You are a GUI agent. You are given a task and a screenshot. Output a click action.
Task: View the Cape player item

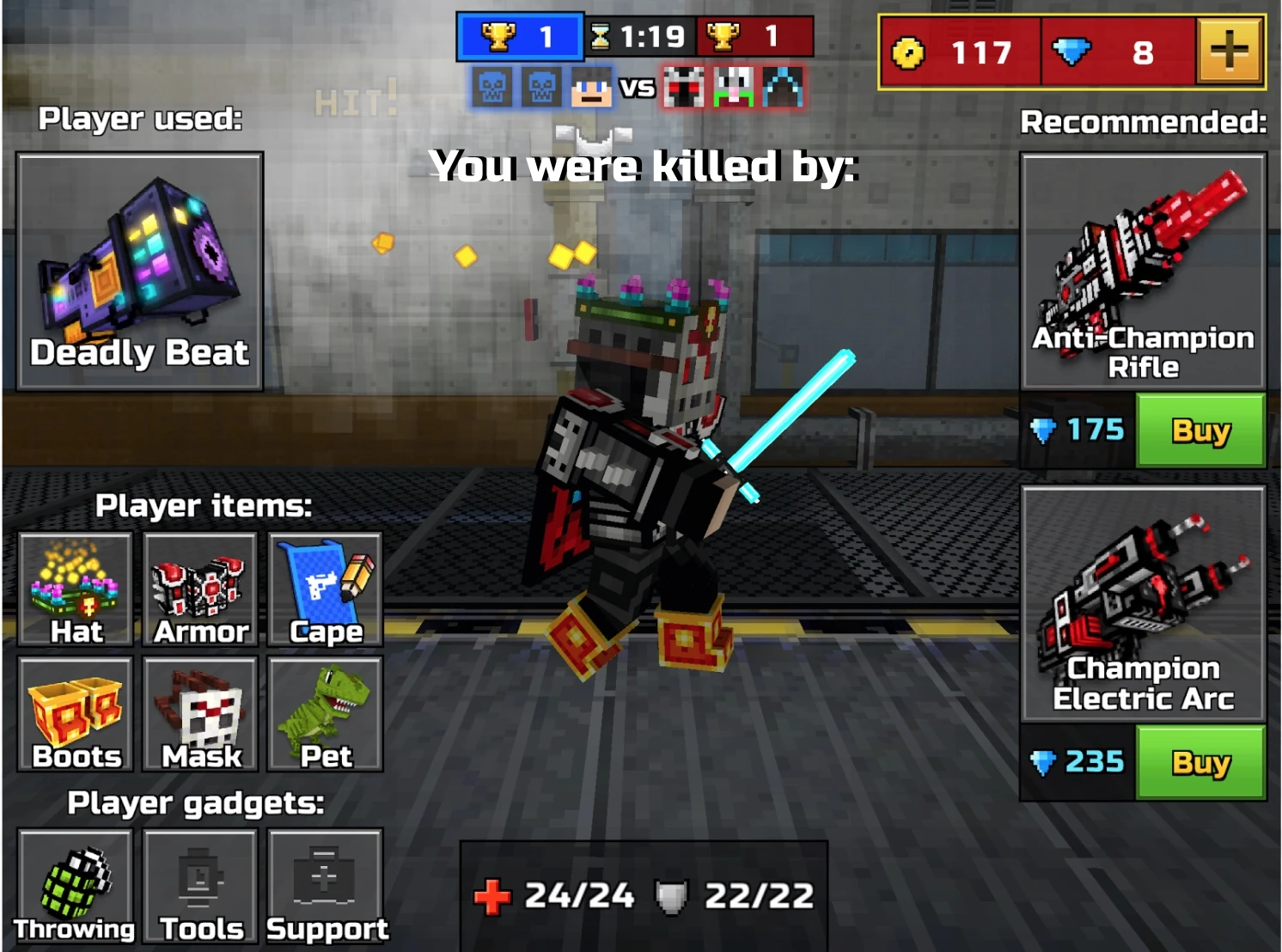point(325,589)
